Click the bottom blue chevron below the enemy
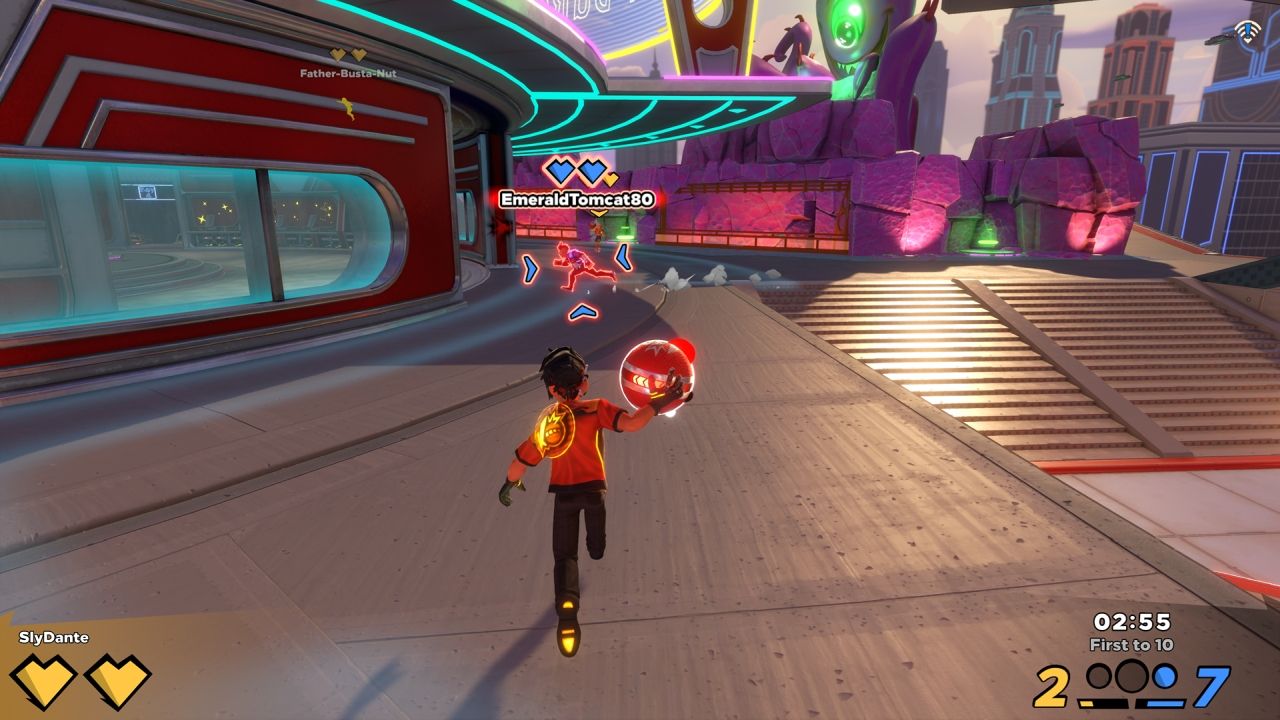Screen dimensions: 1280x720 click(x=583, y=310)
